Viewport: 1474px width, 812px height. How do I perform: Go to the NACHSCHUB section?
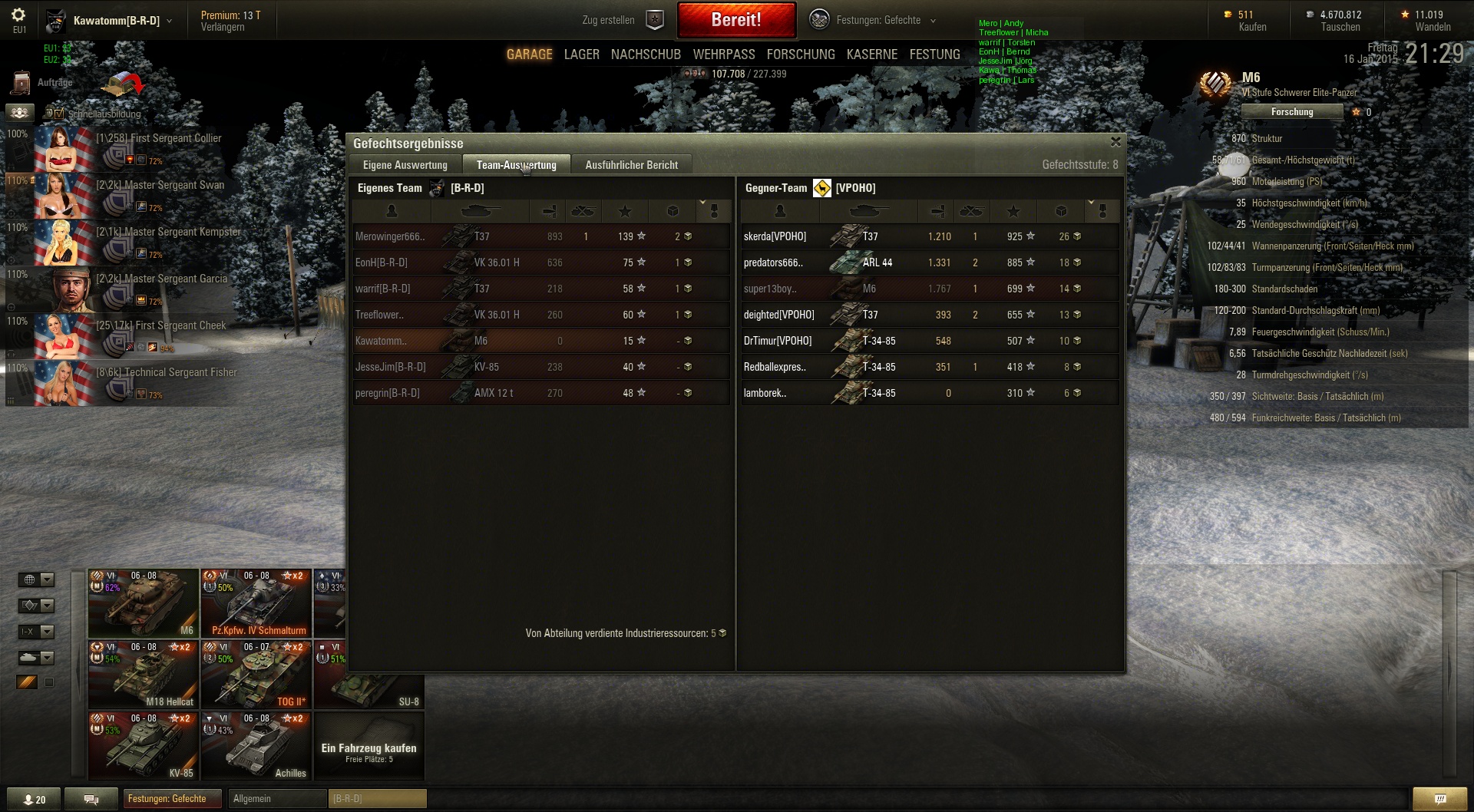coord(646,54)
